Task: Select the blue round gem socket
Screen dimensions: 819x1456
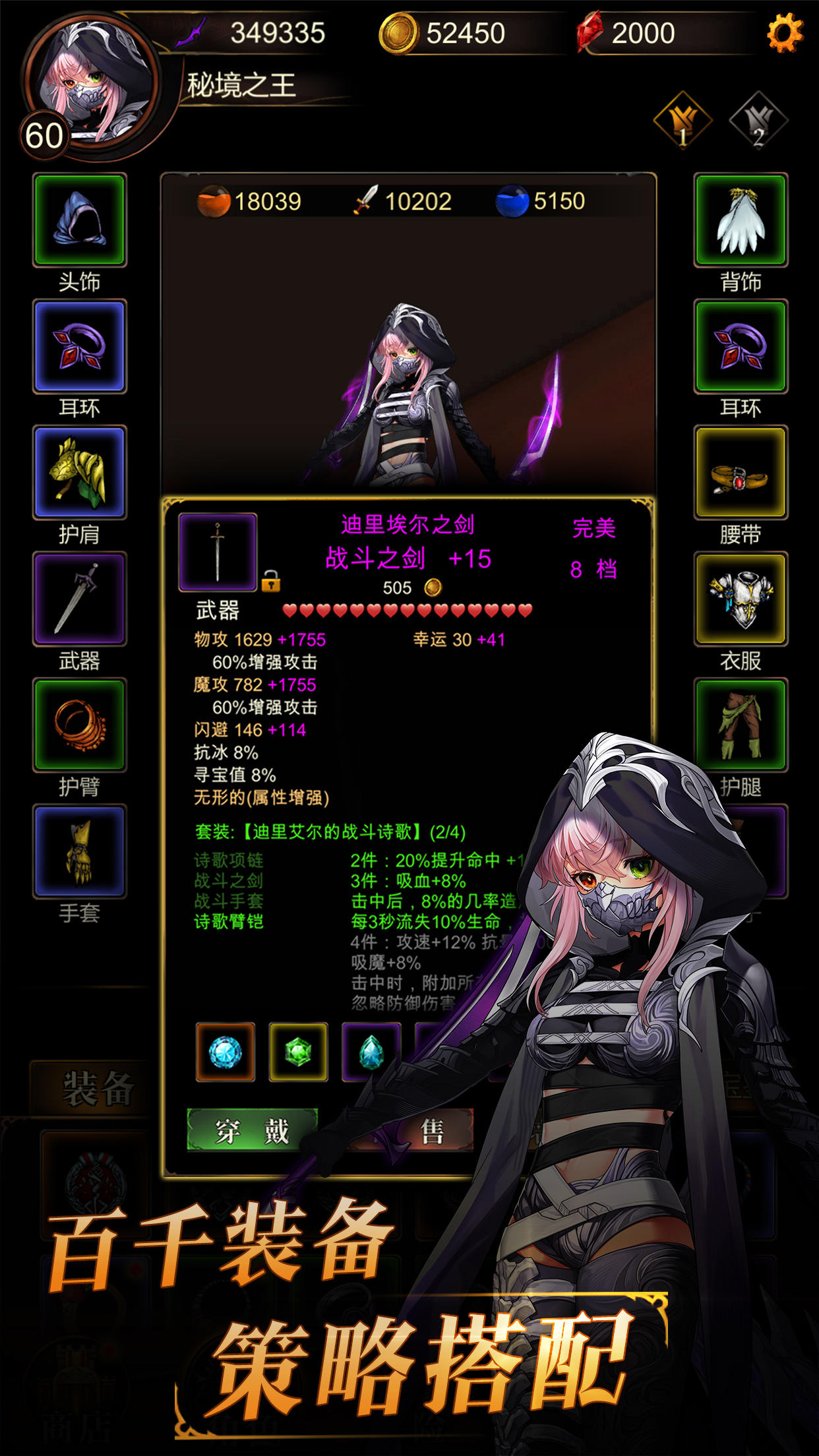Action: [x=226, y=1052]
